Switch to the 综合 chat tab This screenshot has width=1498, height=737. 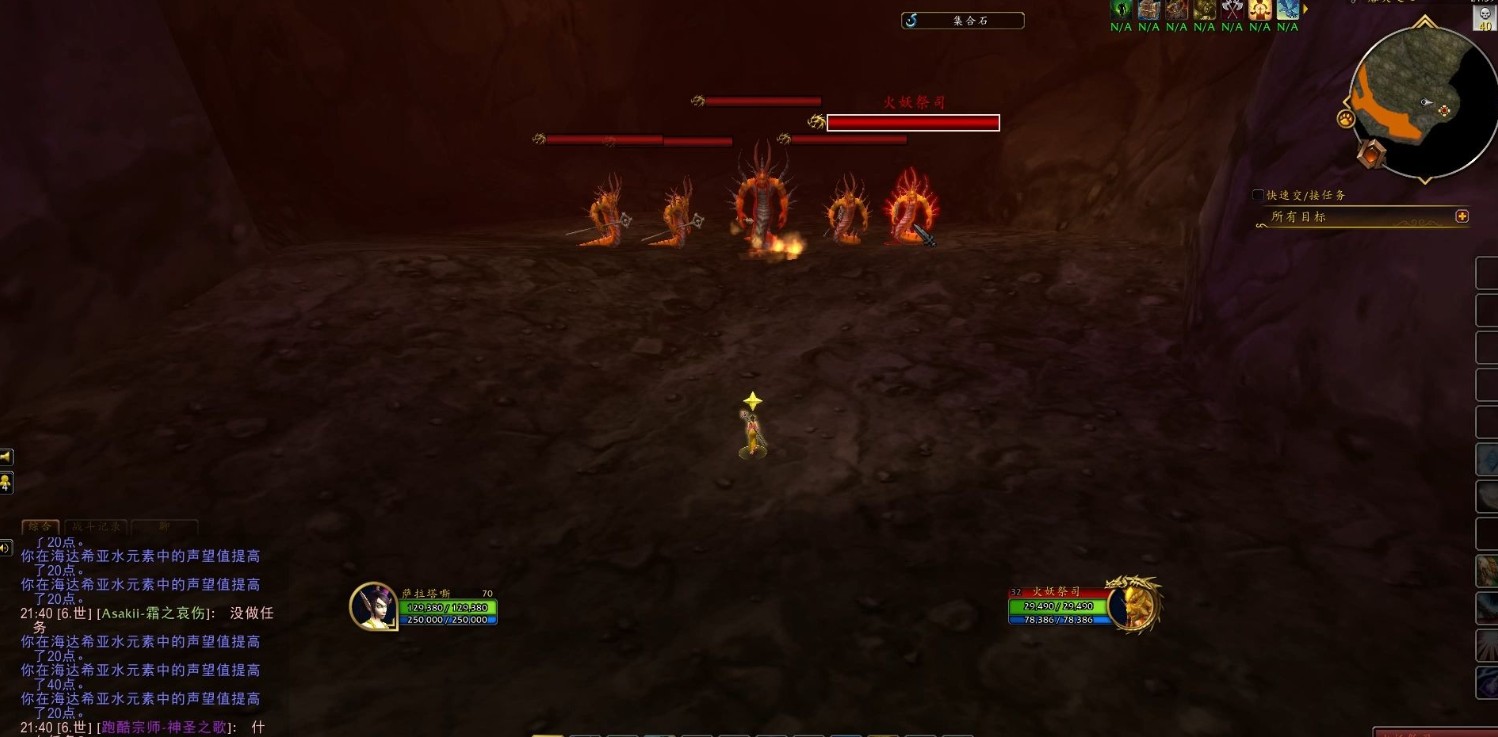(40, 526)
